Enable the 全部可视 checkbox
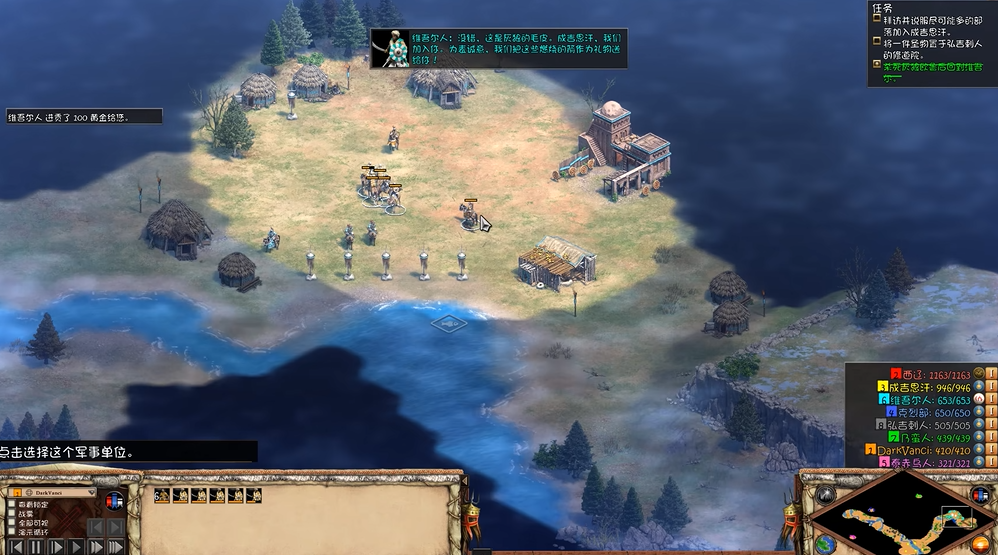This screenshot has height=555, width=998. point(11,523)
